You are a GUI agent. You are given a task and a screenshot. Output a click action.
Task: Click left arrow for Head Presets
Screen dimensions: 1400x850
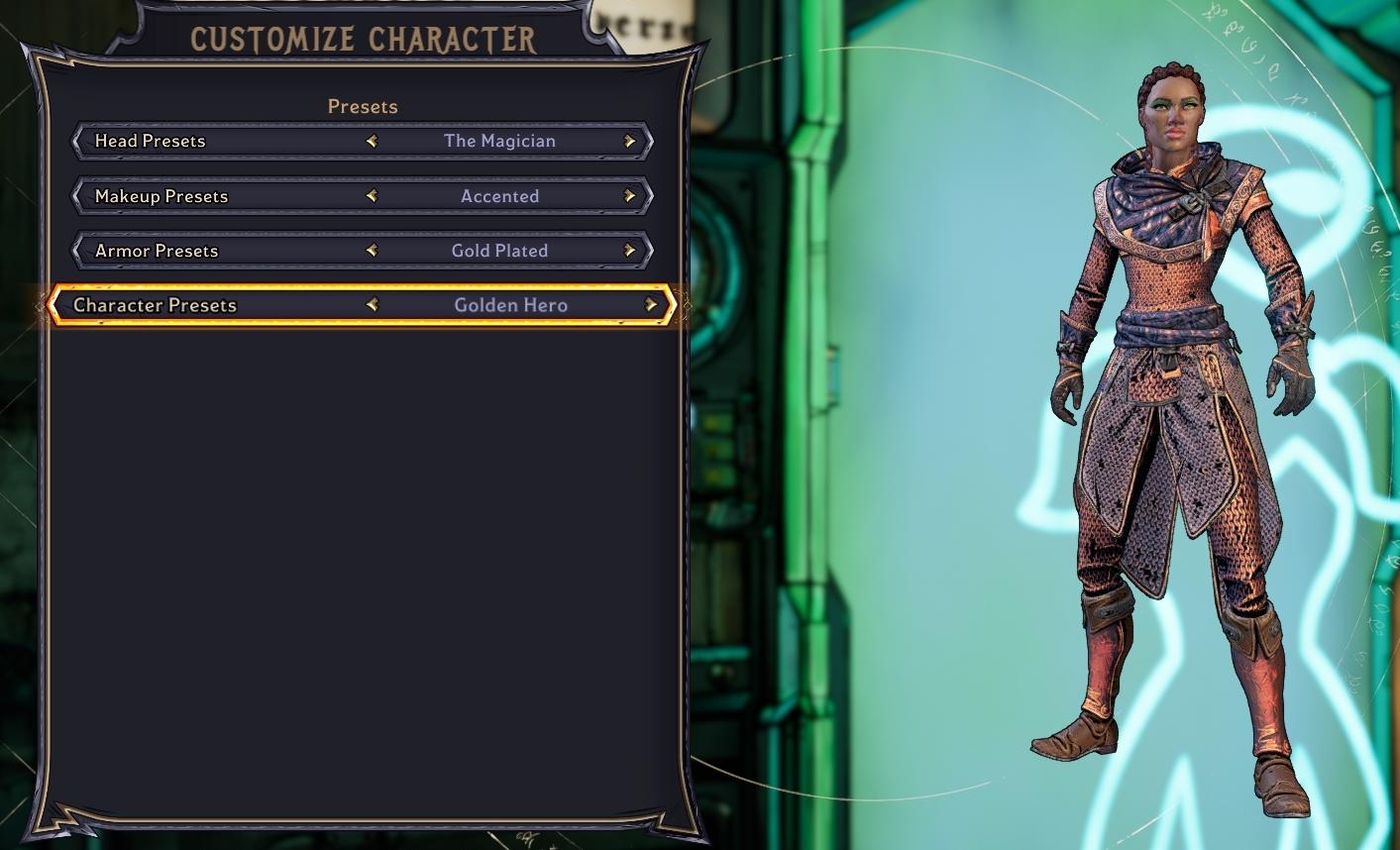pyautogui.click(x=372, y=141)
